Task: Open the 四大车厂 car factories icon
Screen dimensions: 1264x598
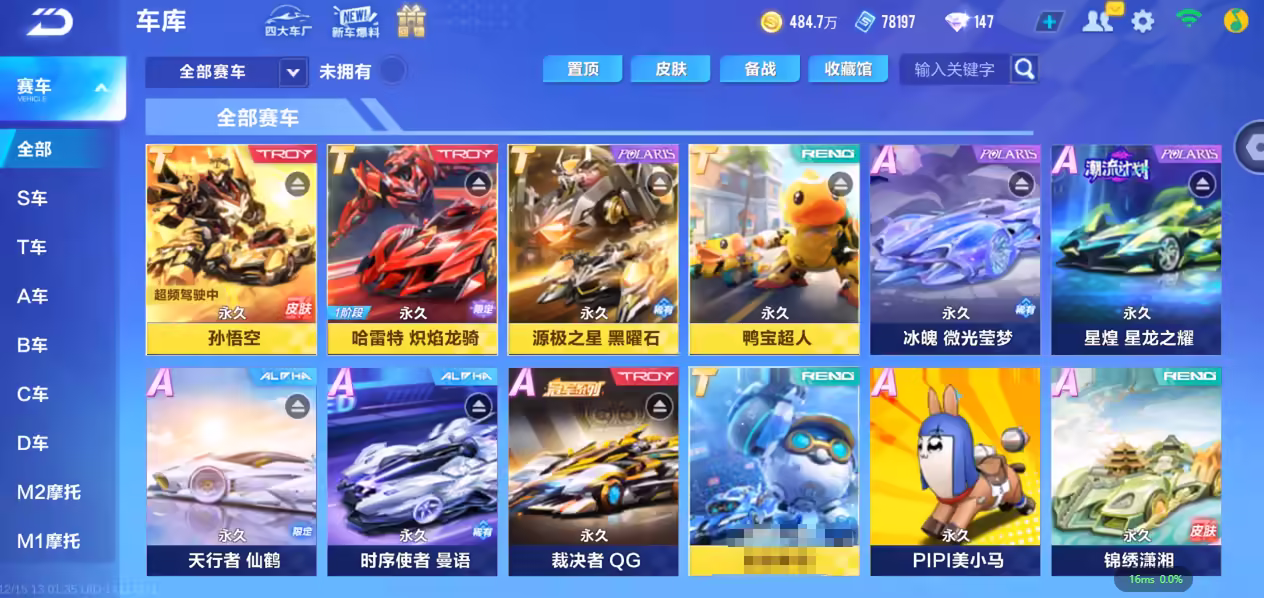Action: pyautogui.click(x=288, y=21)
